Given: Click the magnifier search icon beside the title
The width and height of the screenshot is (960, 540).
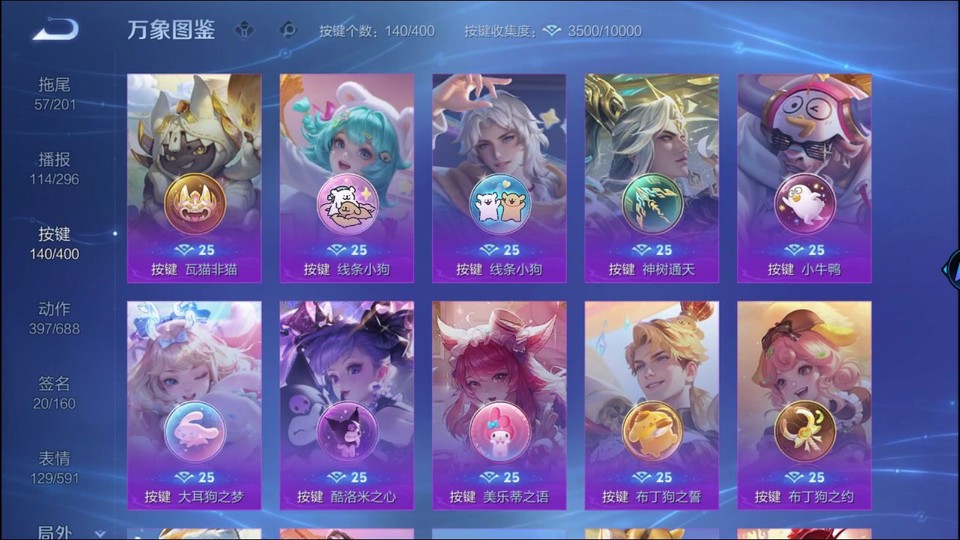Looking at the screenshot, I should point(288,30).
